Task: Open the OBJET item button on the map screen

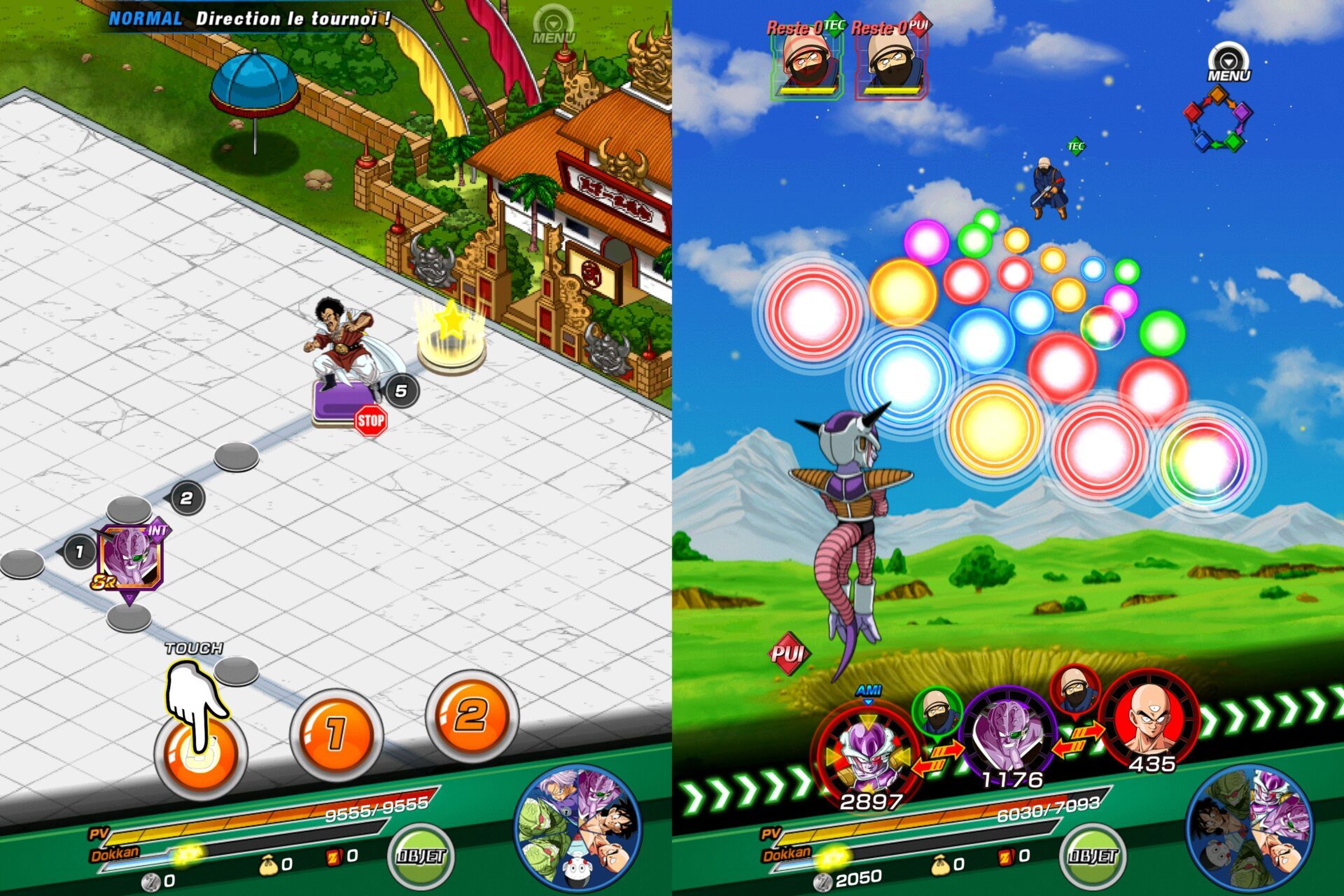Action: point(421,855)
